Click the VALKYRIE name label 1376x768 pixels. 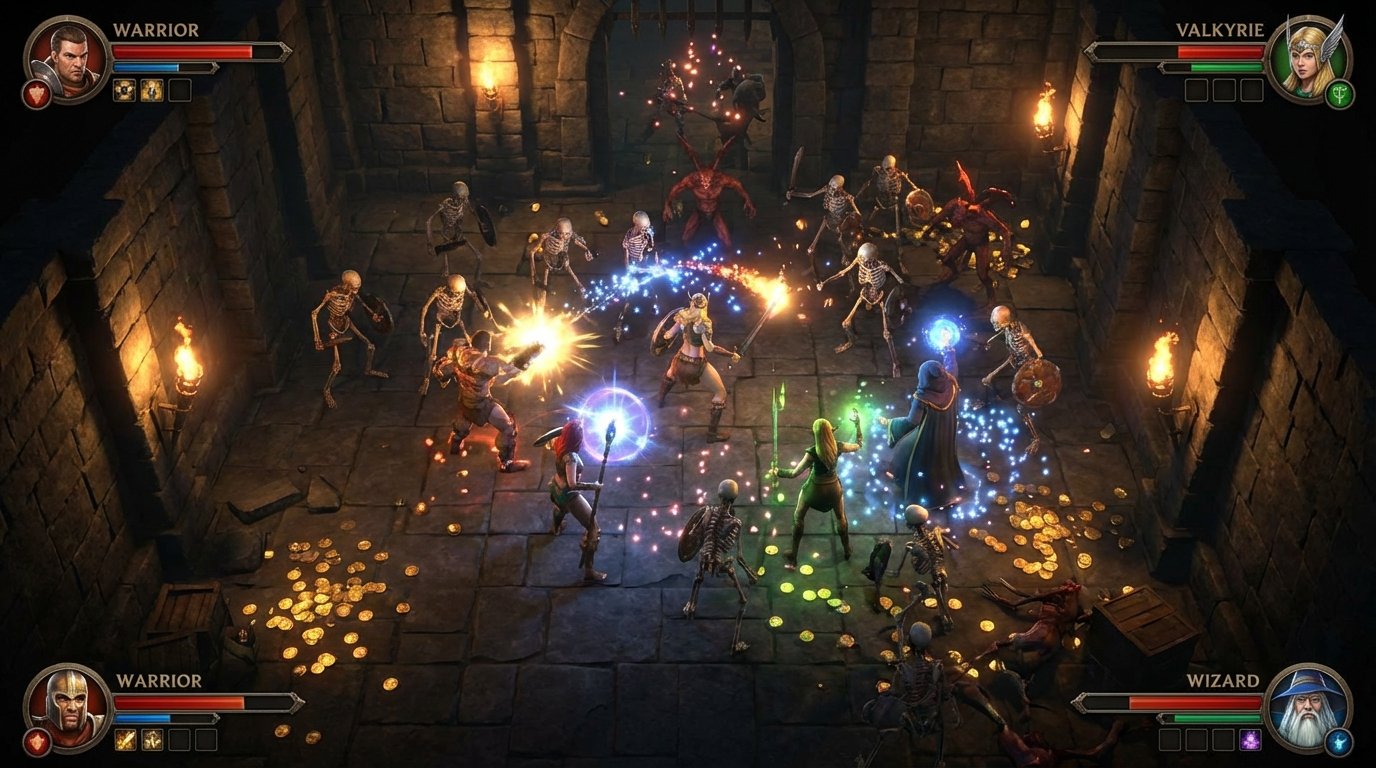(1220, 29)
